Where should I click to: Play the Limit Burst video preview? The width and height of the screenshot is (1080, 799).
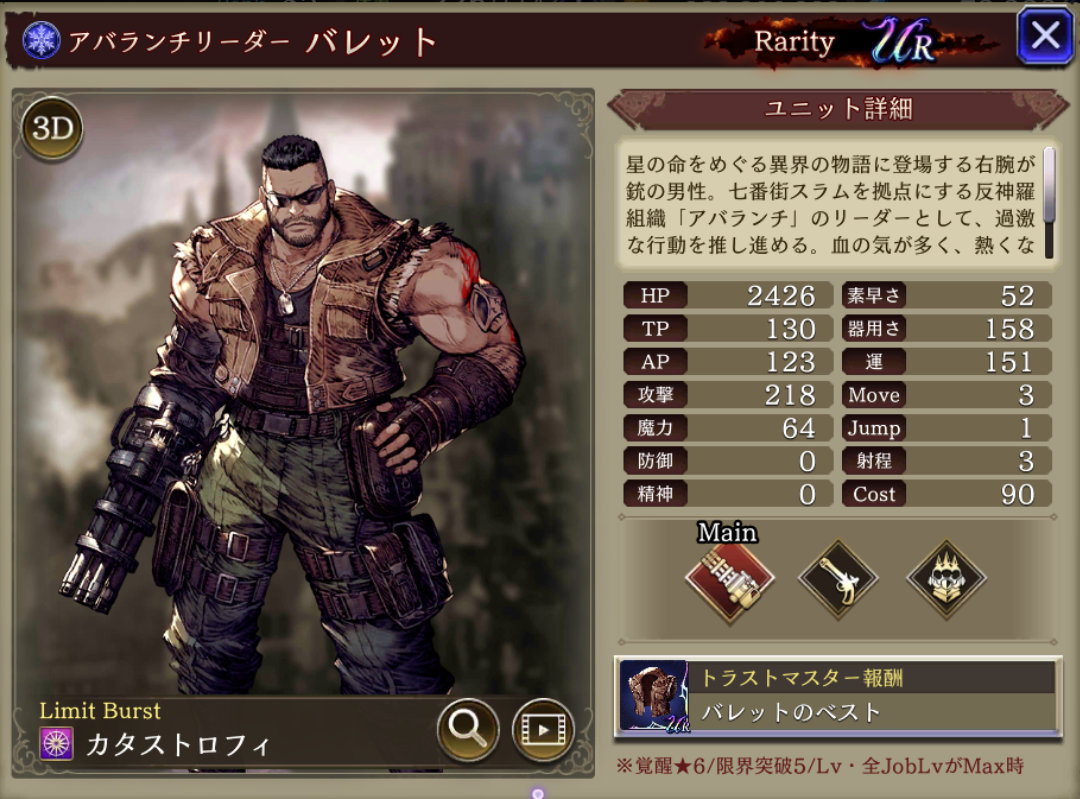pyautogui.click(x=543, y=729)
